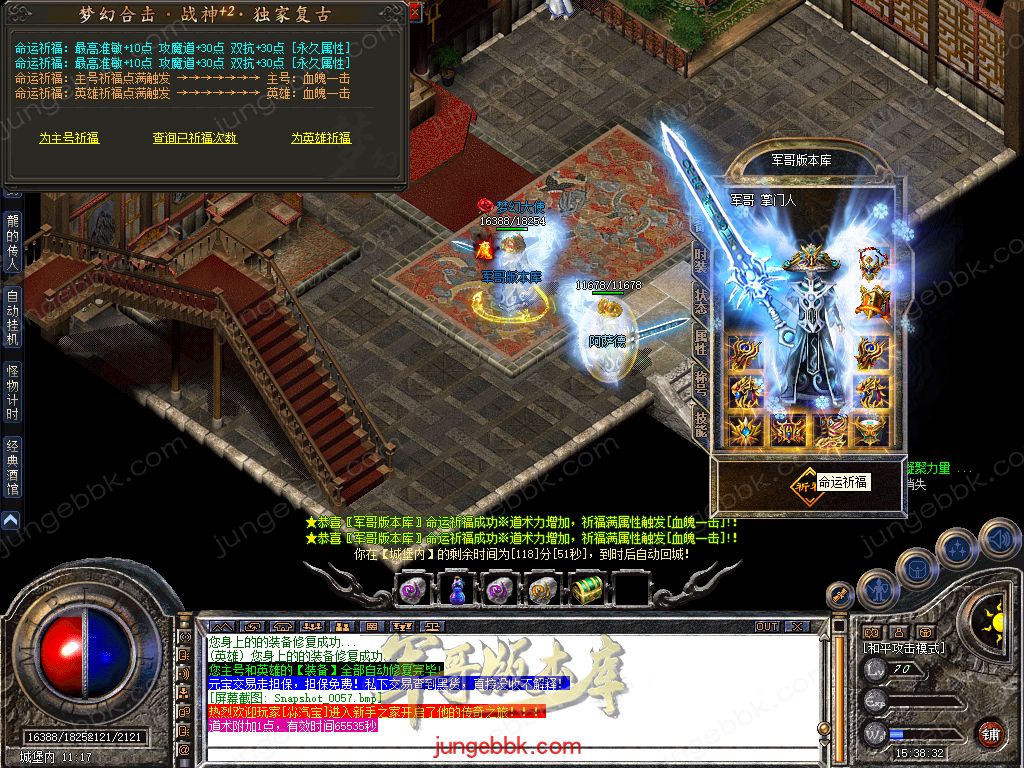This screenshot has width=1024, height=768.
Task: Select the blue potion hotbar slot
Action: tap(455, 590)
